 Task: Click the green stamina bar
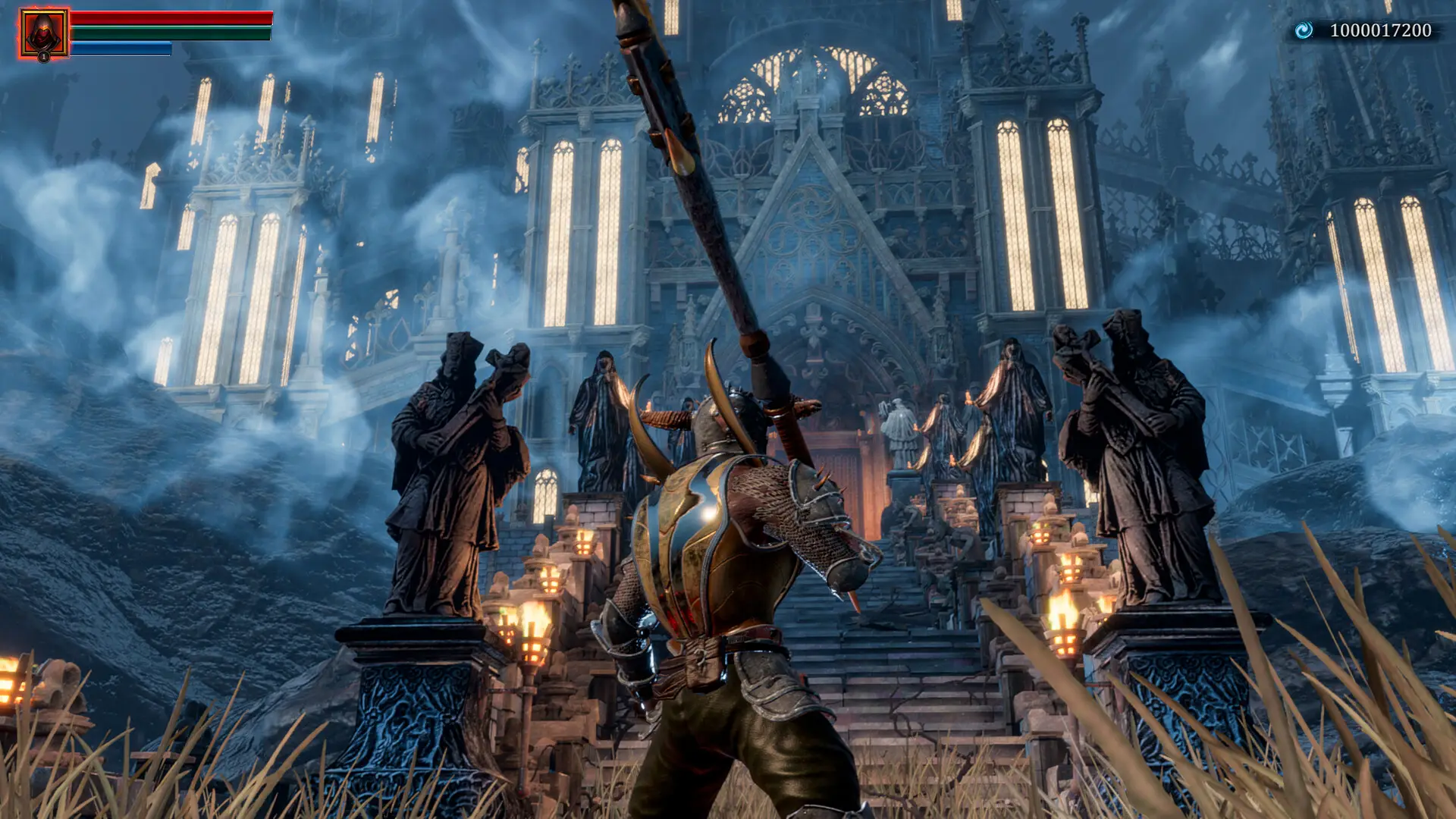tap(171, 34)
